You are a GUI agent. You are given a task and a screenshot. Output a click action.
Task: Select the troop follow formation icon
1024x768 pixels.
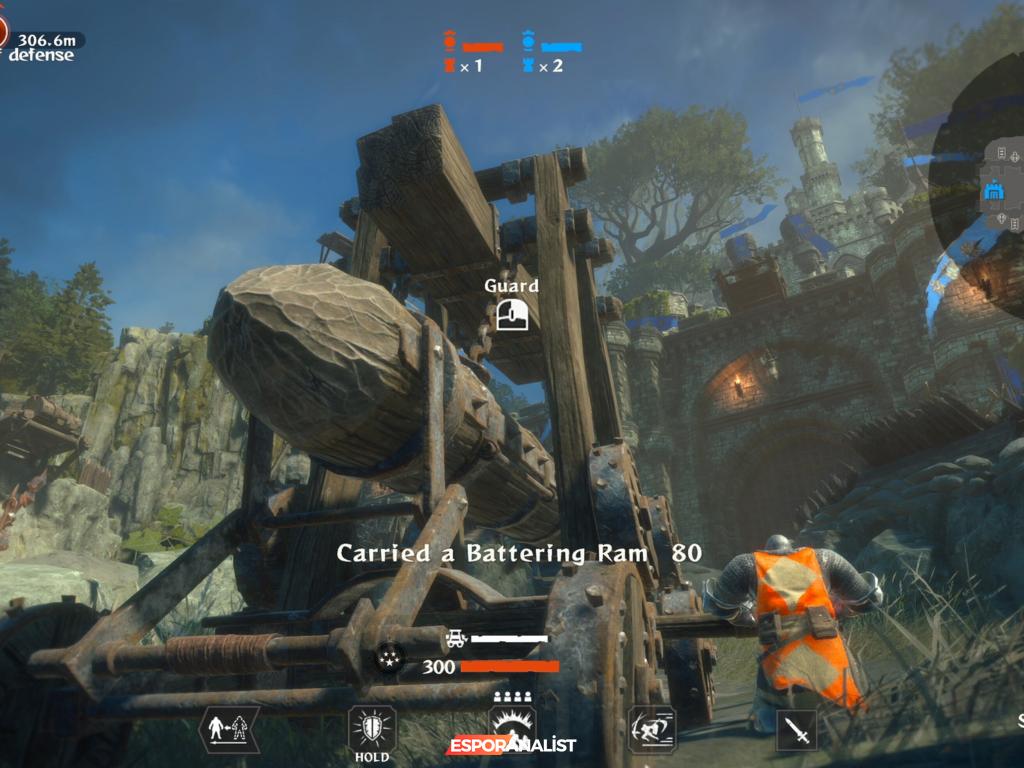[229, 728]
